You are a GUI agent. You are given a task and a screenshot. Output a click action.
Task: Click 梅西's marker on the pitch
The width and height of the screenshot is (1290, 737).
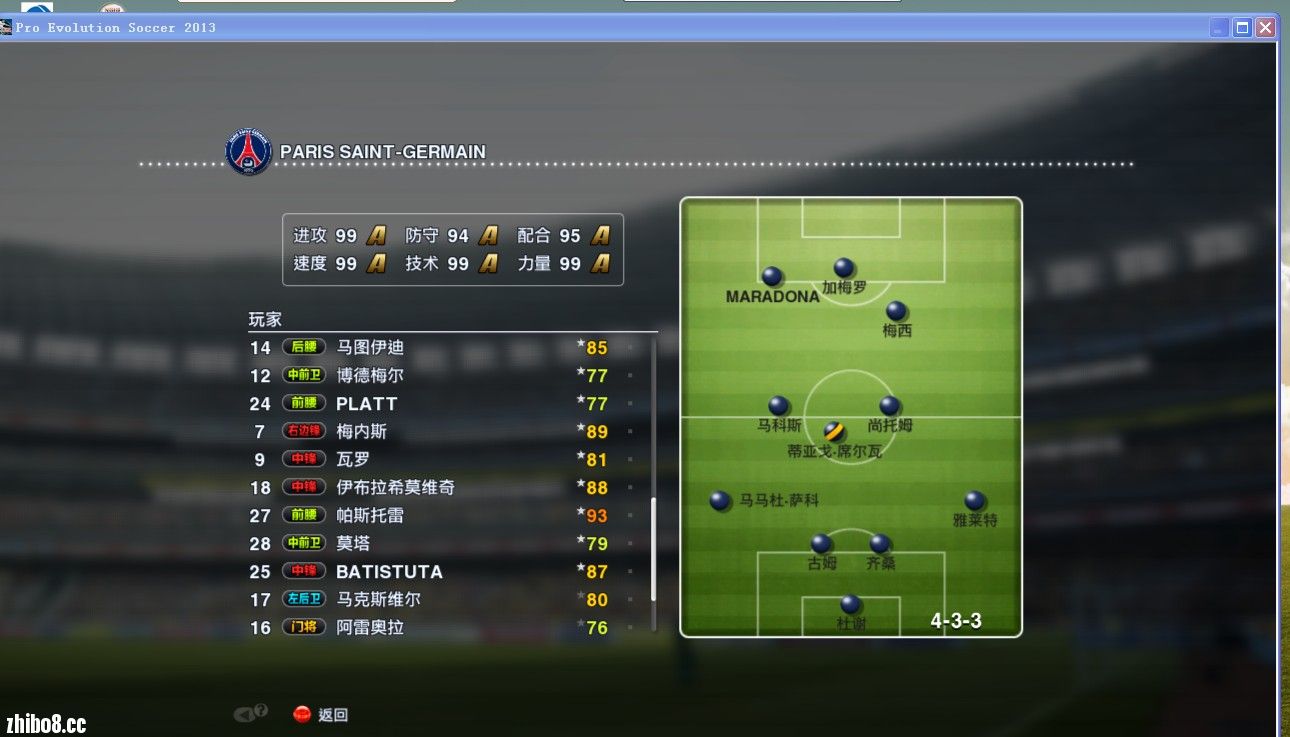pos(896,311)
